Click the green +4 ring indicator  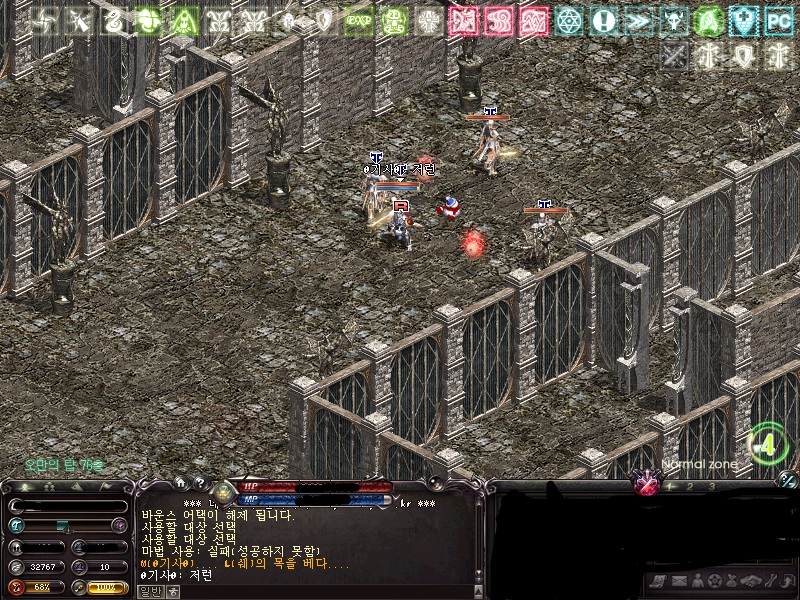(768, 445)
